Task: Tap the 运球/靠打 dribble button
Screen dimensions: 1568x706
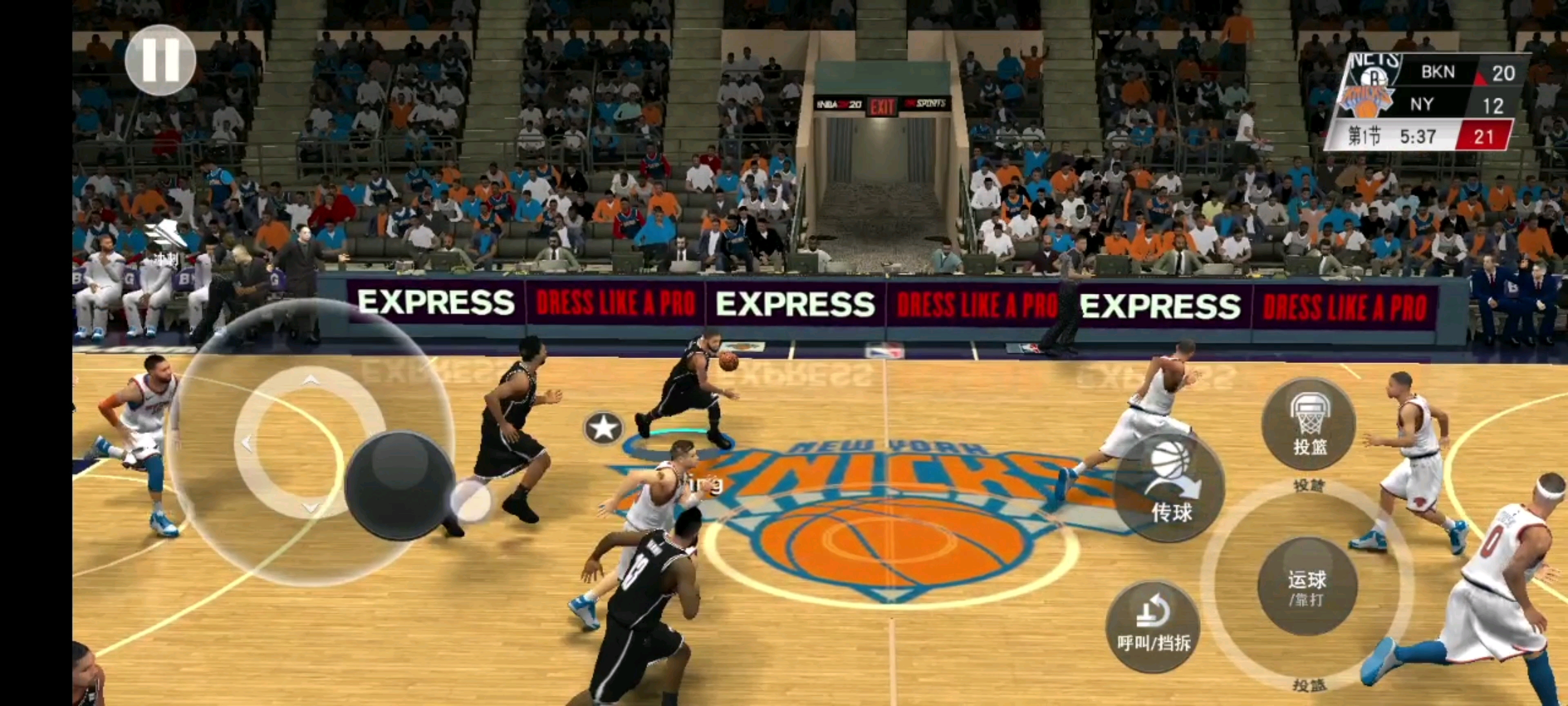Action: [x=1307, y=586]
